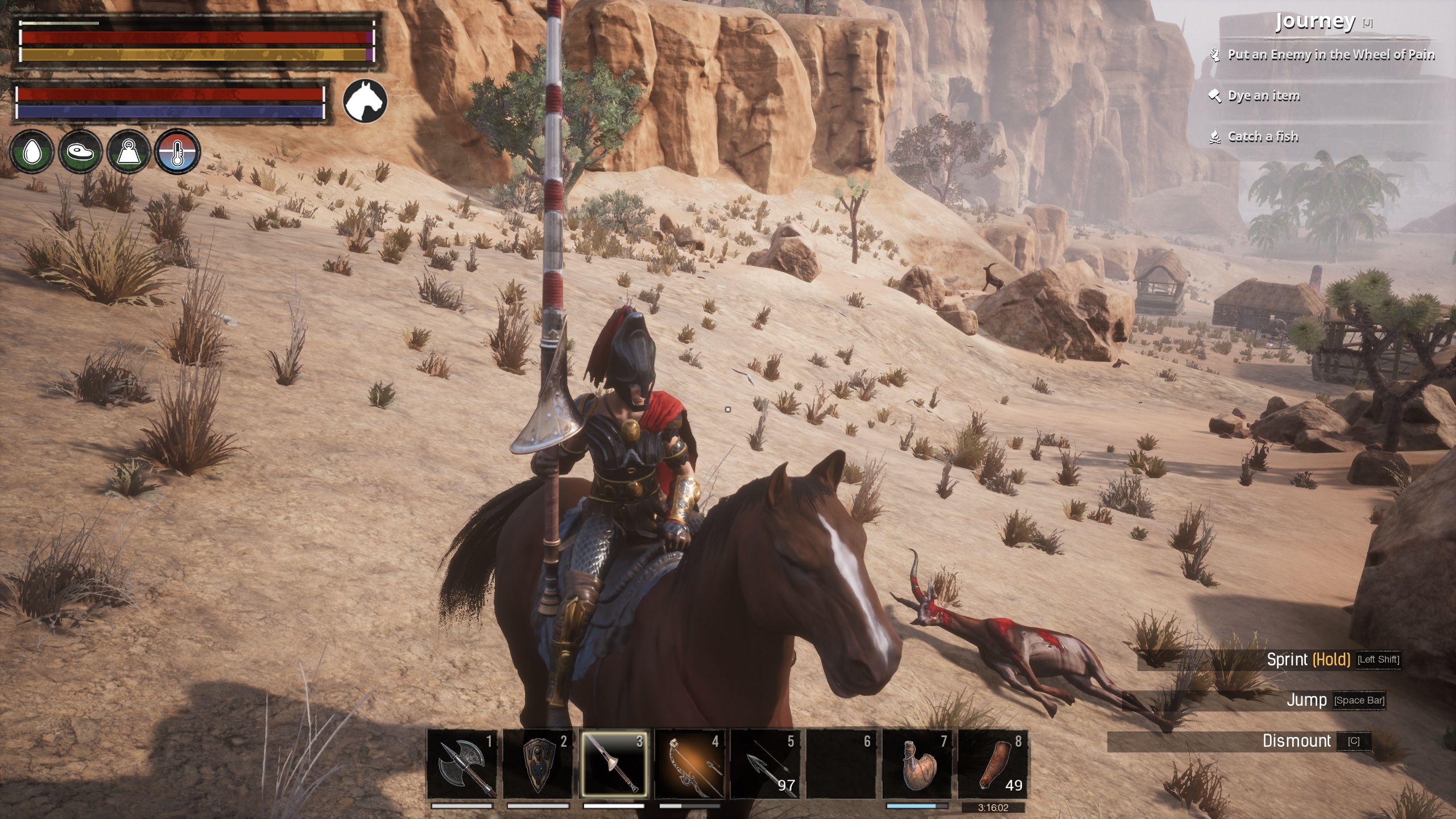Viewport: 1456px width, 819px height.
Task: Select the "Catch a fish" journey step
Action: 1263,136
